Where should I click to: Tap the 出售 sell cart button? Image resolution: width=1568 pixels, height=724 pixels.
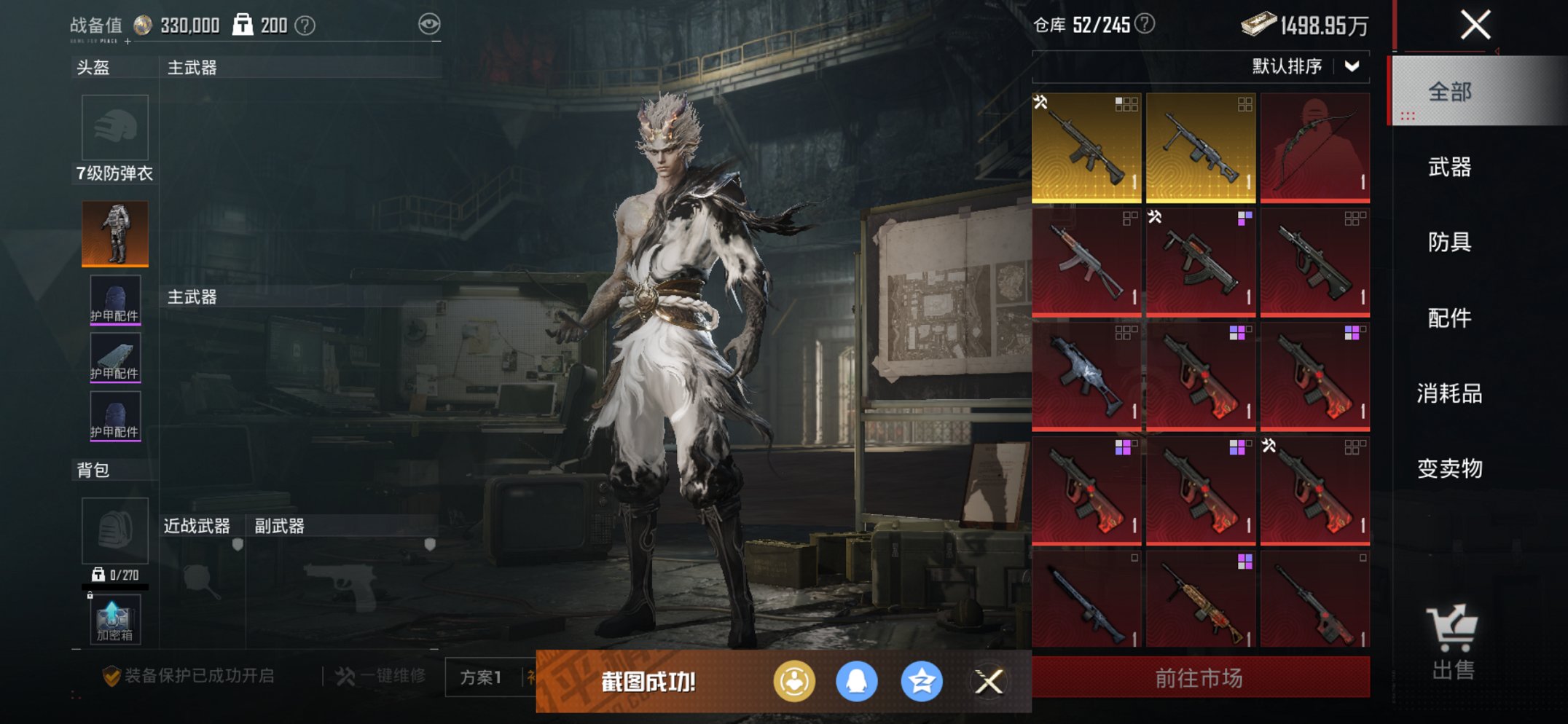tap(1453, 642)
